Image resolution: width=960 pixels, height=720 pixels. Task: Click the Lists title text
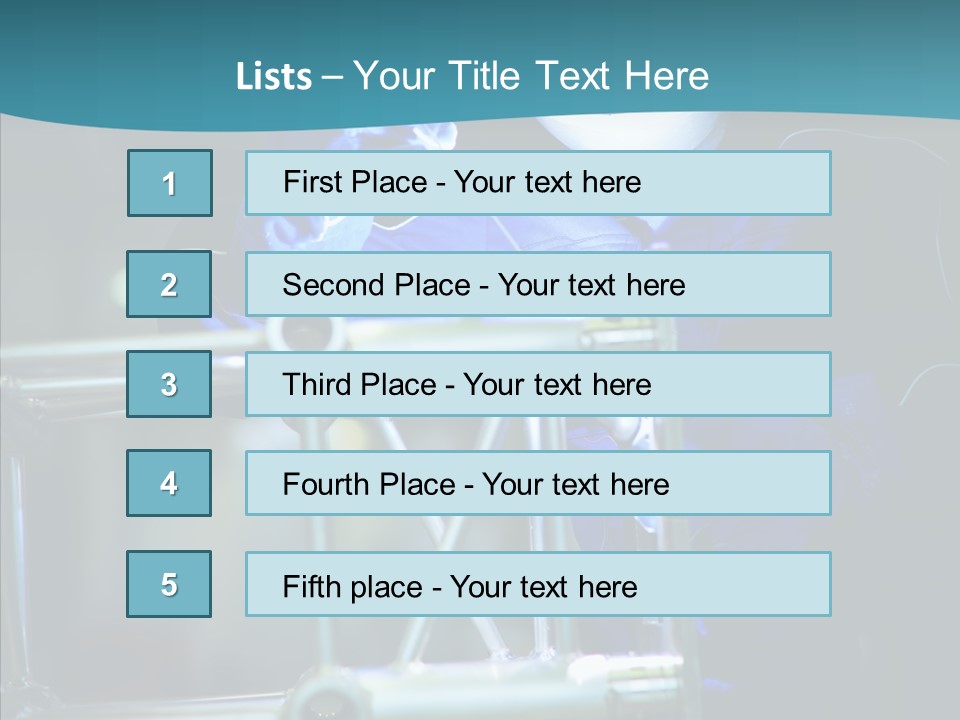(472, 76)
